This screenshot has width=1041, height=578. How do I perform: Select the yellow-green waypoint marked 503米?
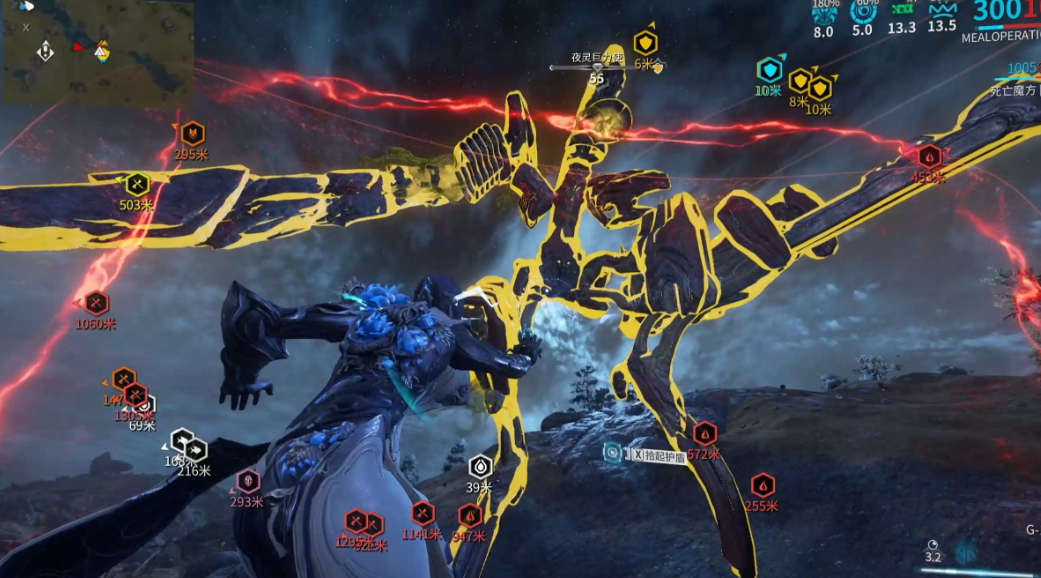tap(137, 184)
